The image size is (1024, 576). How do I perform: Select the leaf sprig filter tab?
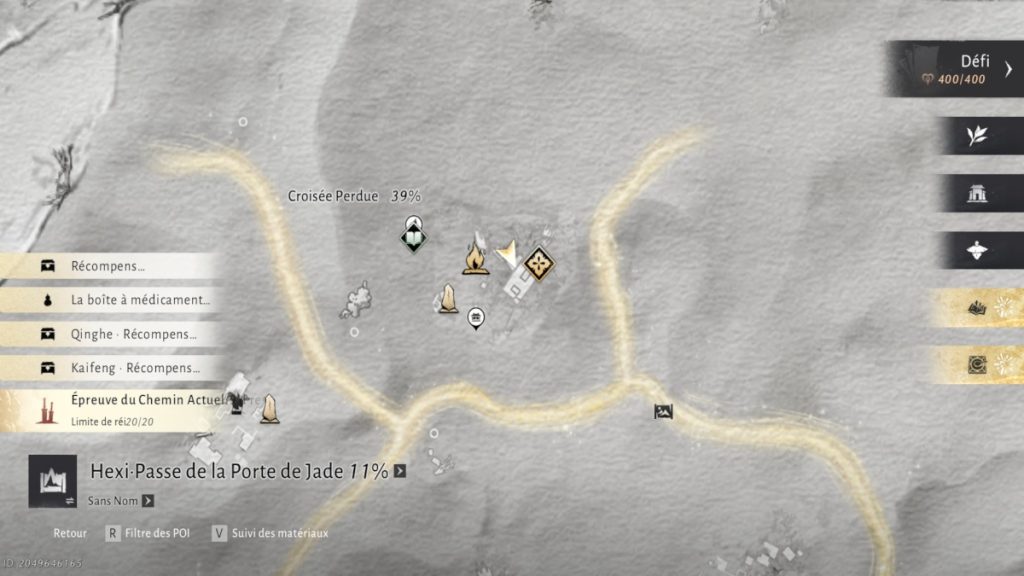point(977,137)
